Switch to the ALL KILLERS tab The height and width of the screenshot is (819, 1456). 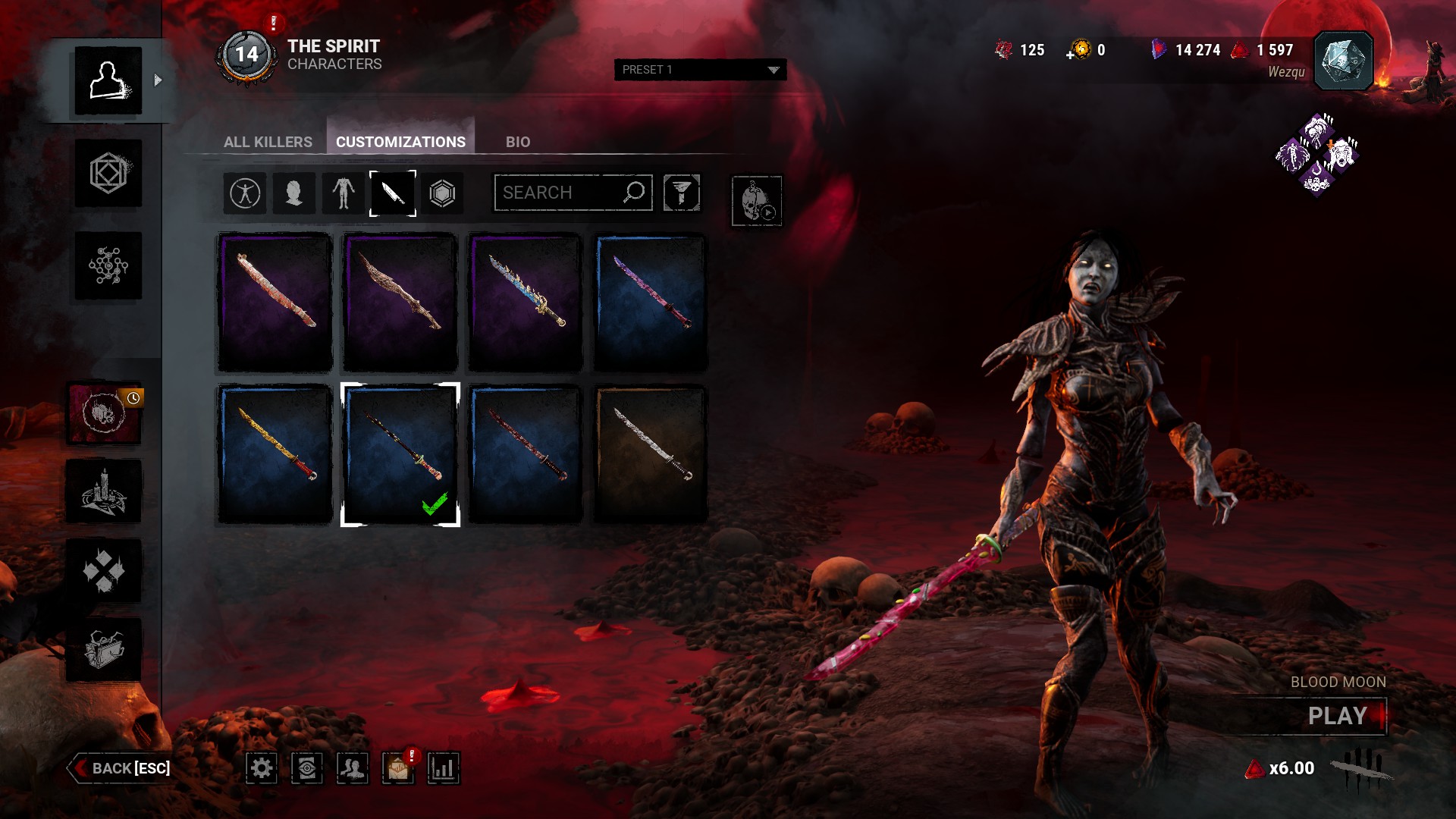coord(268,142)
